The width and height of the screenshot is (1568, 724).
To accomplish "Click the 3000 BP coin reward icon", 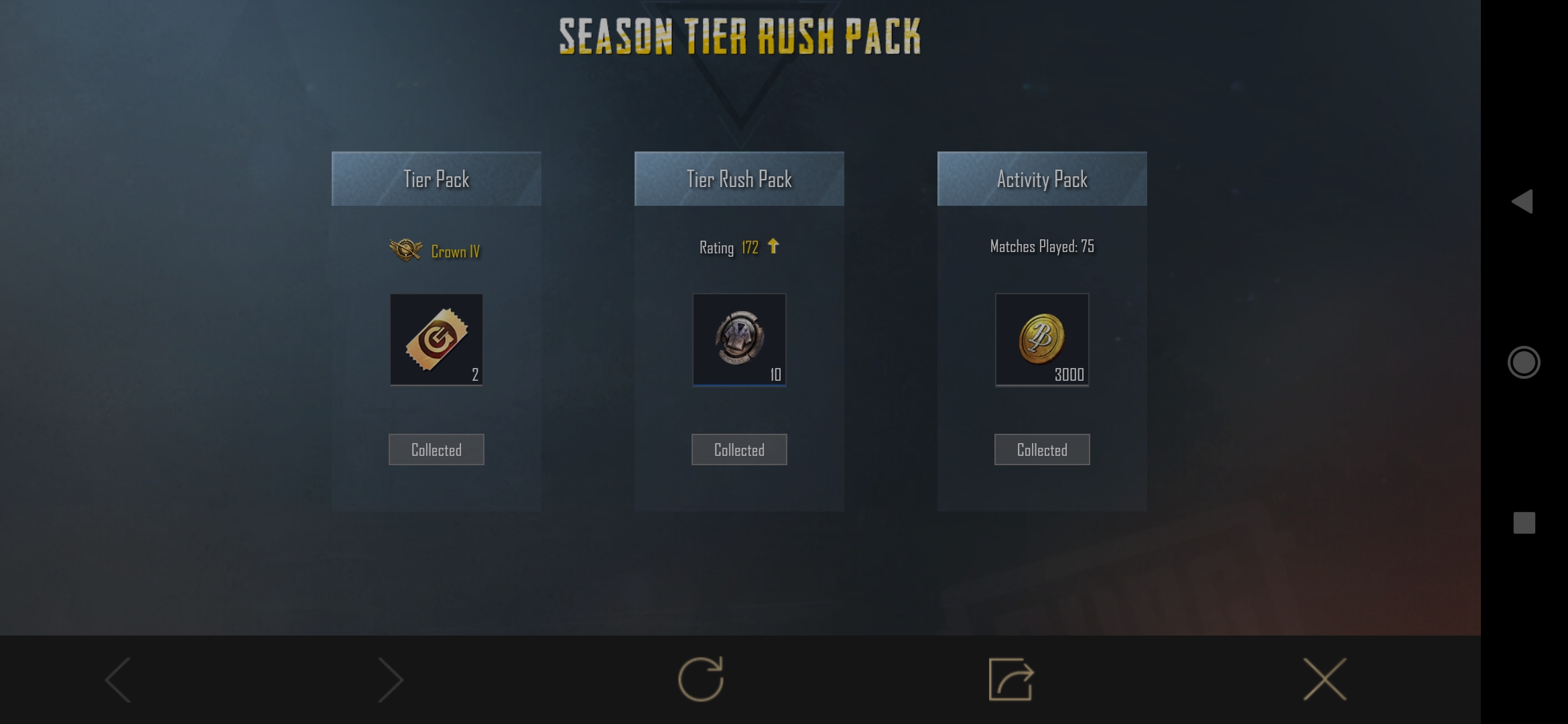I will coord(1042,340).
